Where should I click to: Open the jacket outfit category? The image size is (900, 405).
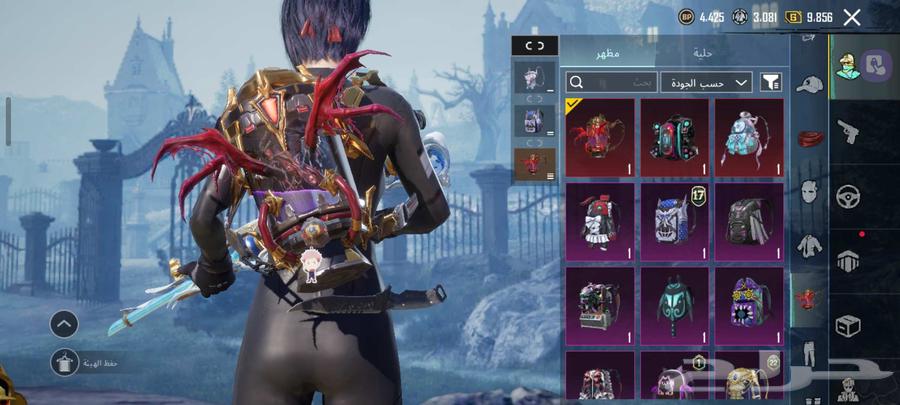[x=809, y=244]
